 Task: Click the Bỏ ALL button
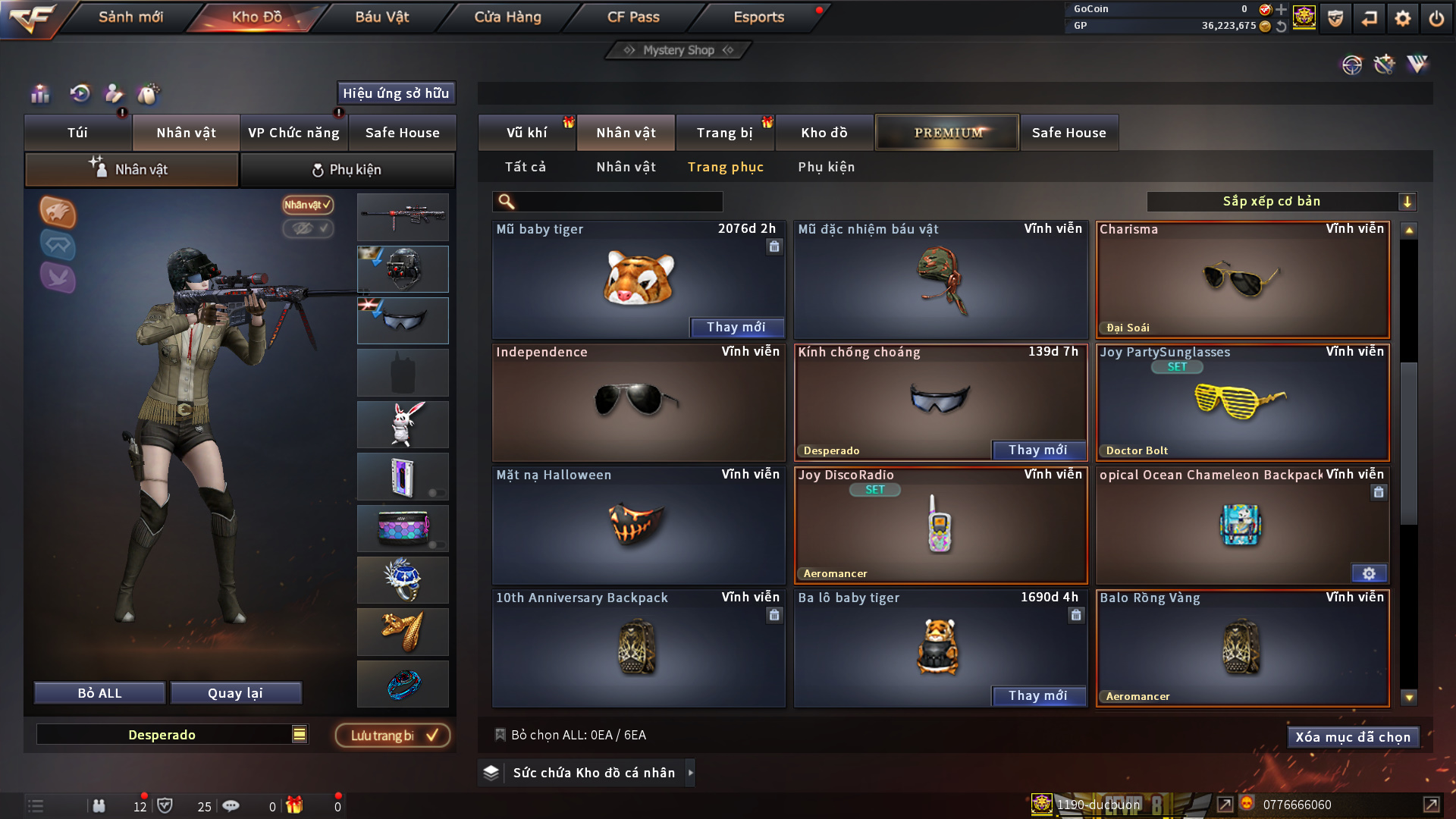(99, 693)
